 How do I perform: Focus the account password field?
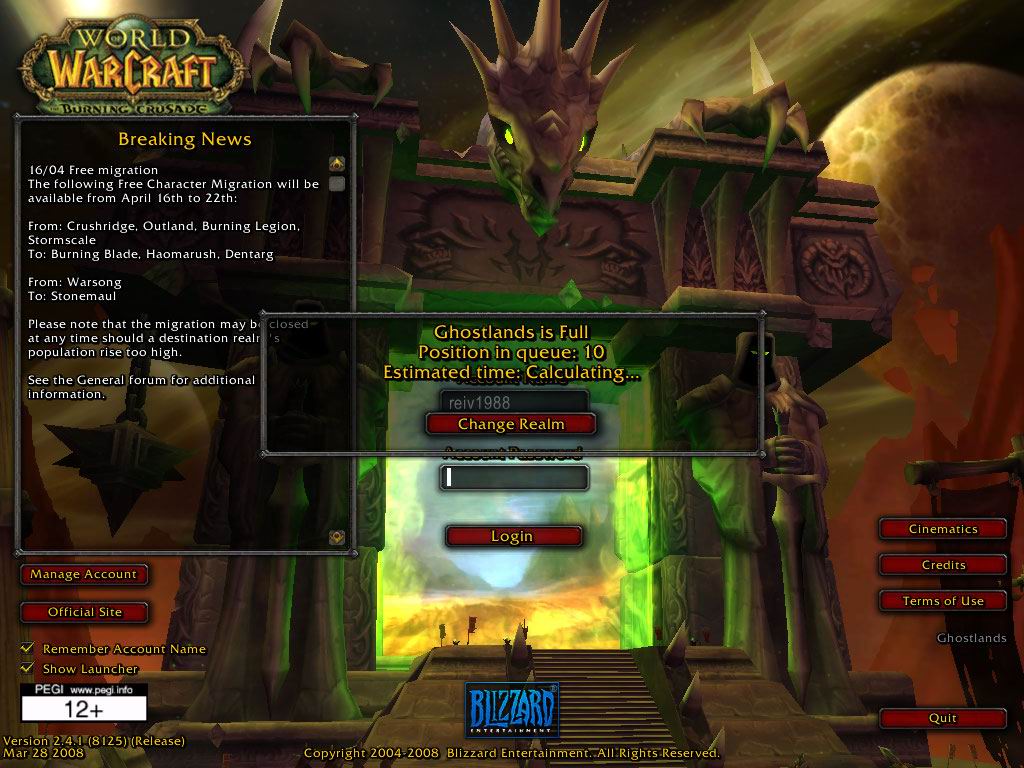point(514,478)
